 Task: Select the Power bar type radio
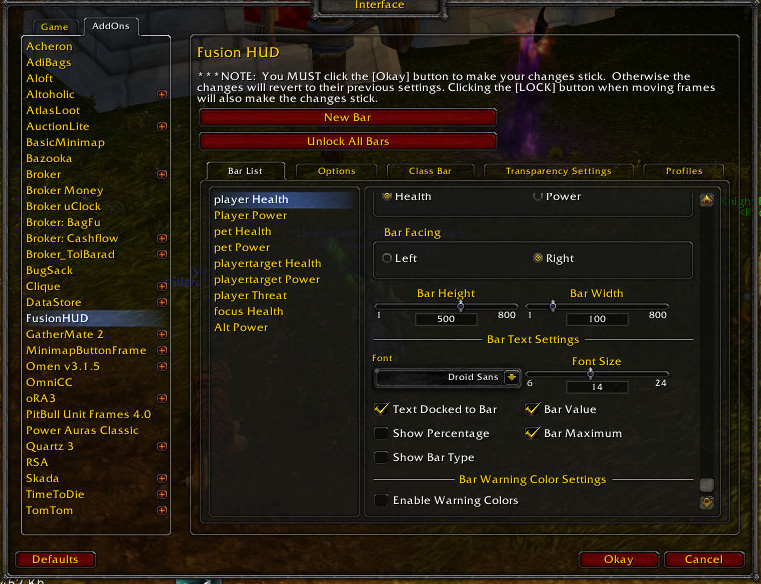pos(538,197)
